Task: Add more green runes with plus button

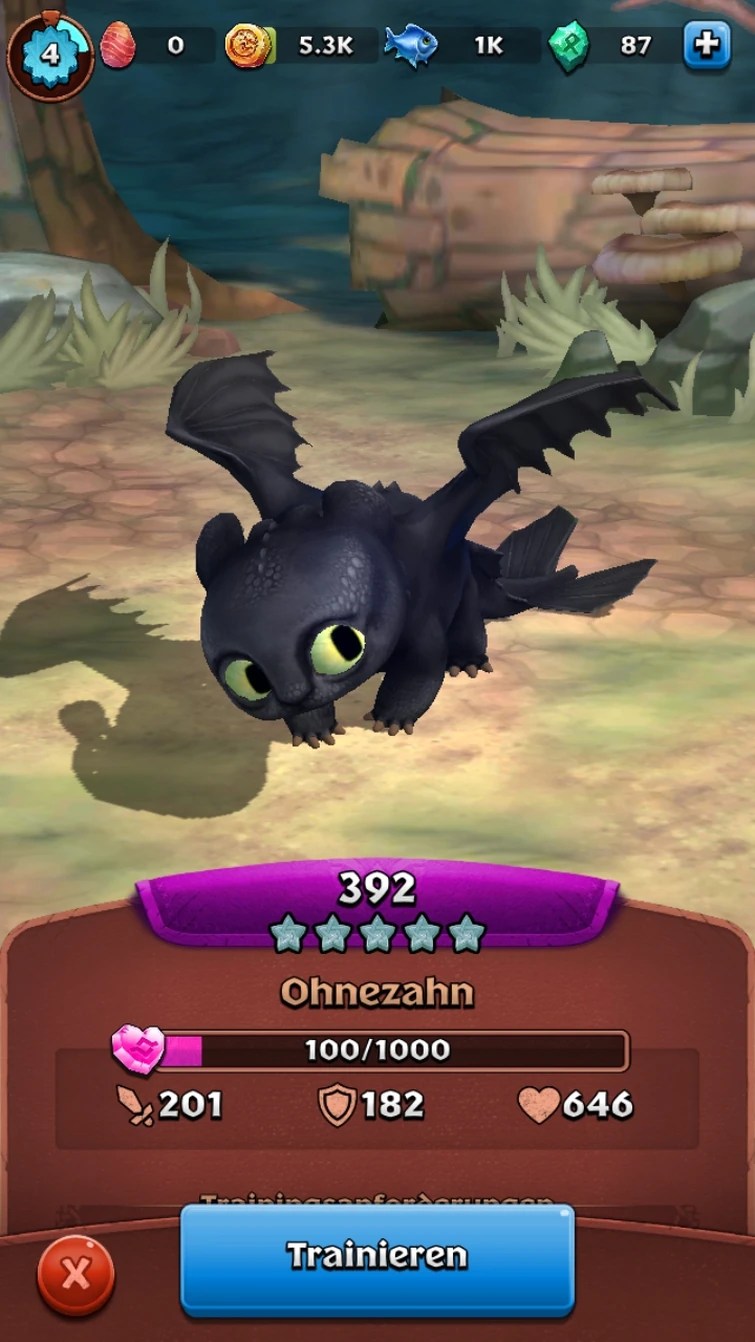Action: pos(706,46)
